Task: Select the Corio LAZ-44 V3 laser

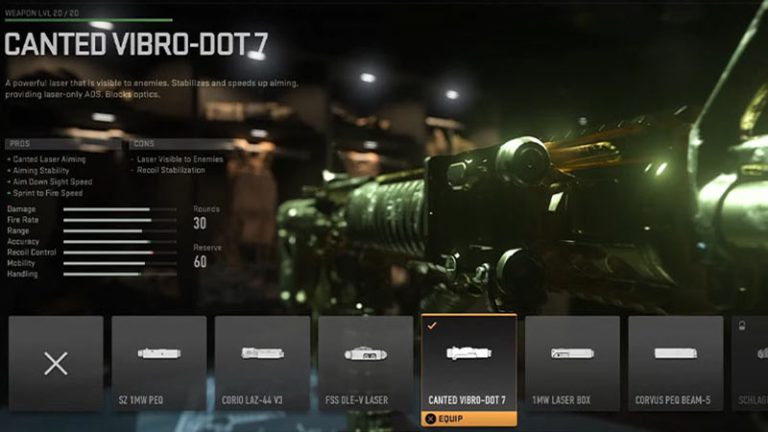Action: click(x=262, y=363)
